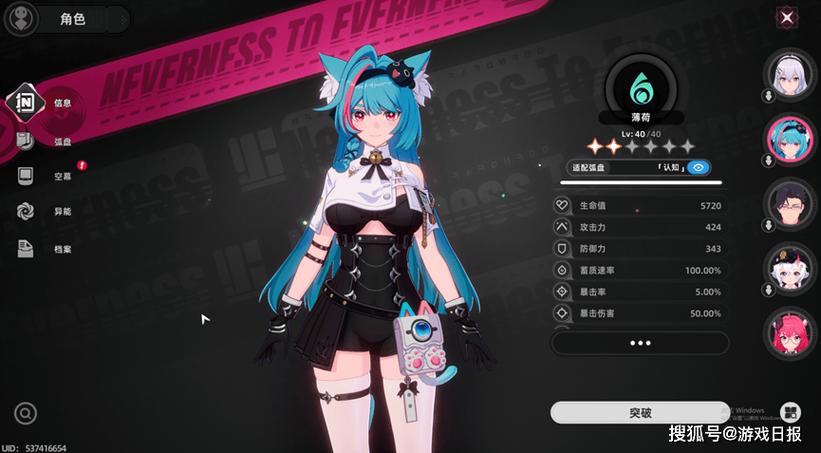
Task: Pick the white-haired character wearing a black hat
Action: point(789,267)
